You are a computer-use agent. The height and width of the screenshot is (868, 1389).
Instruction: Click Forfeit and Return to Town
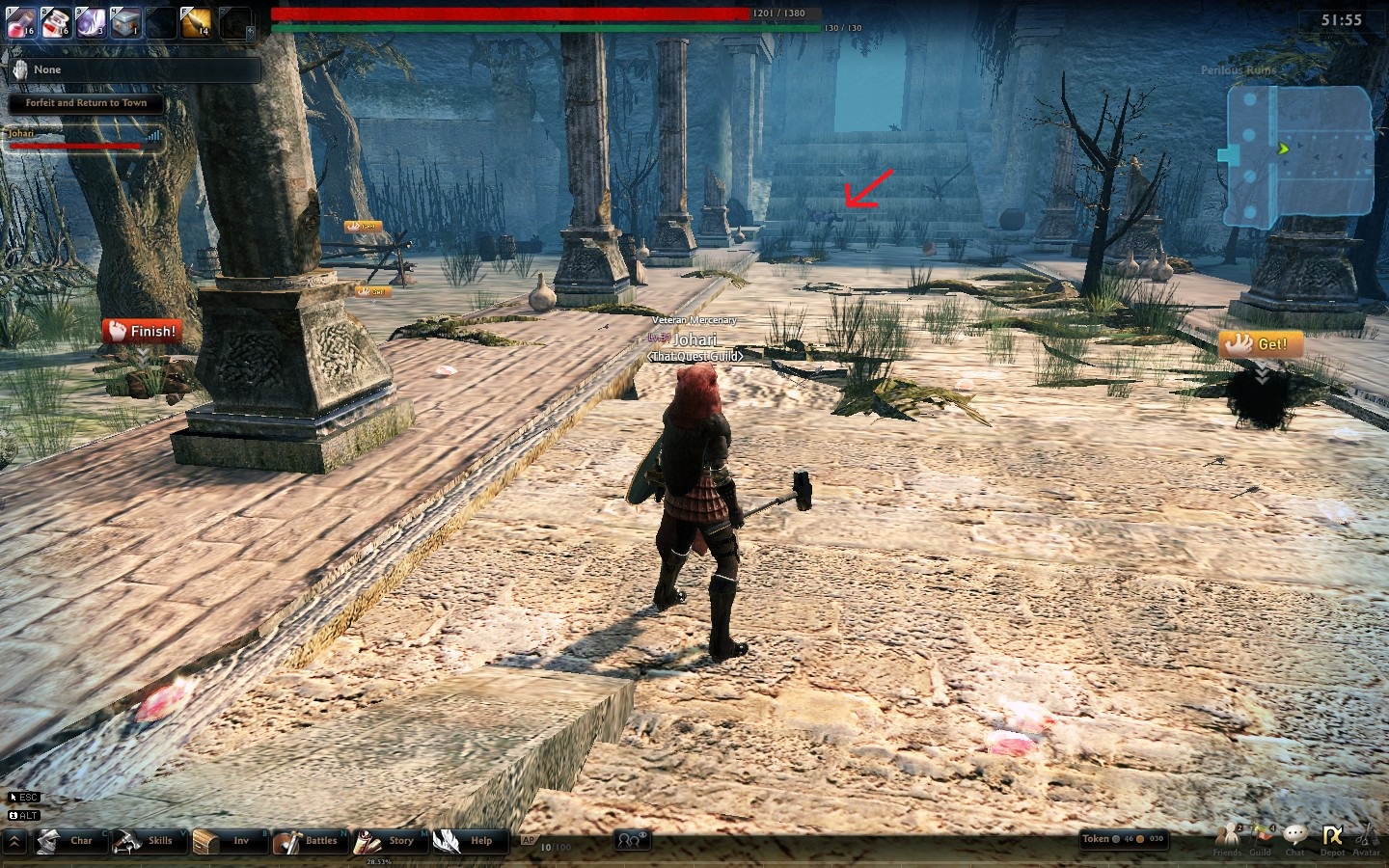(86, 103)
